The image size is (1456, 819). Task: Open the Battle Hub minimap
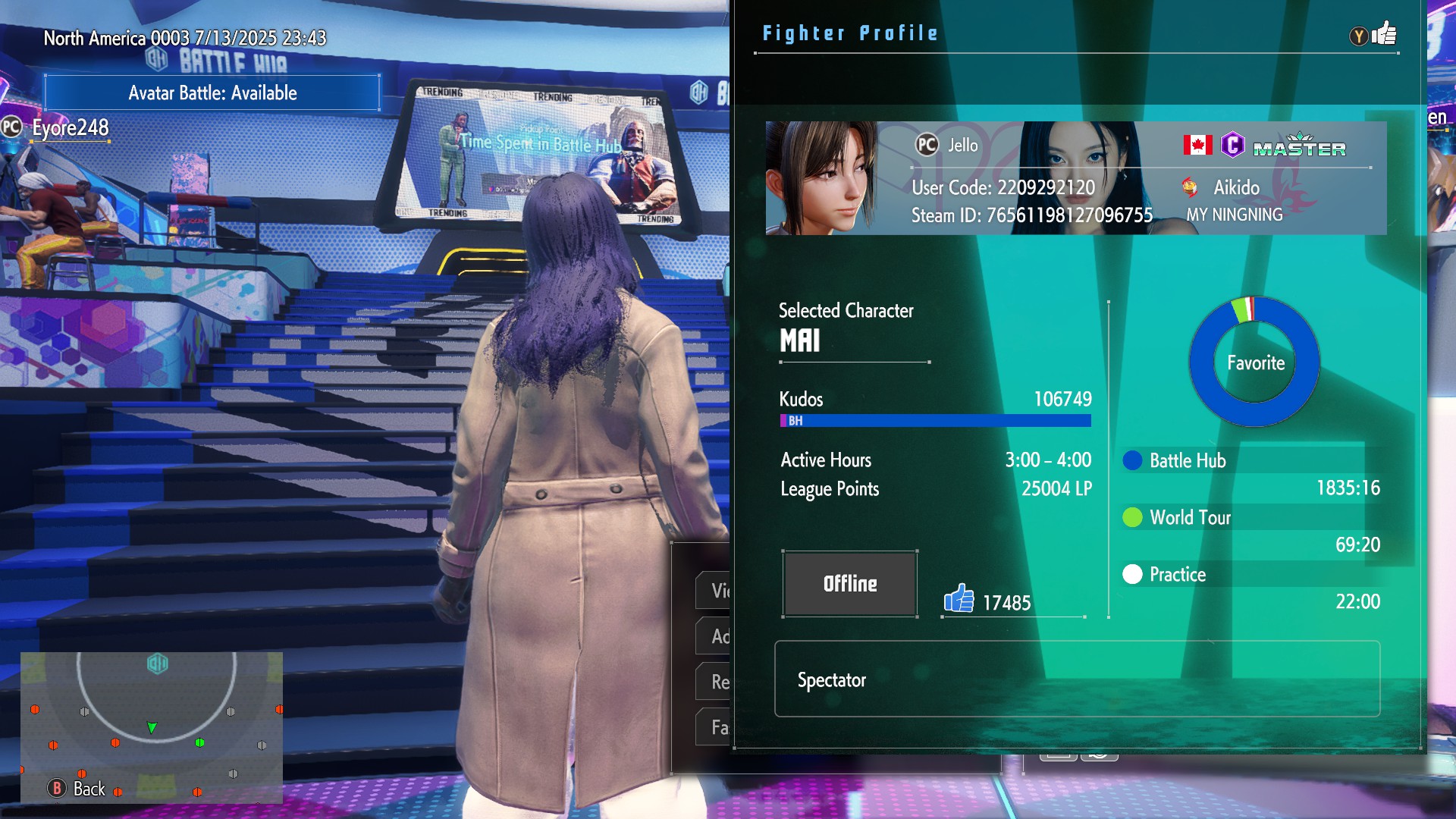(x=152, y=726)
